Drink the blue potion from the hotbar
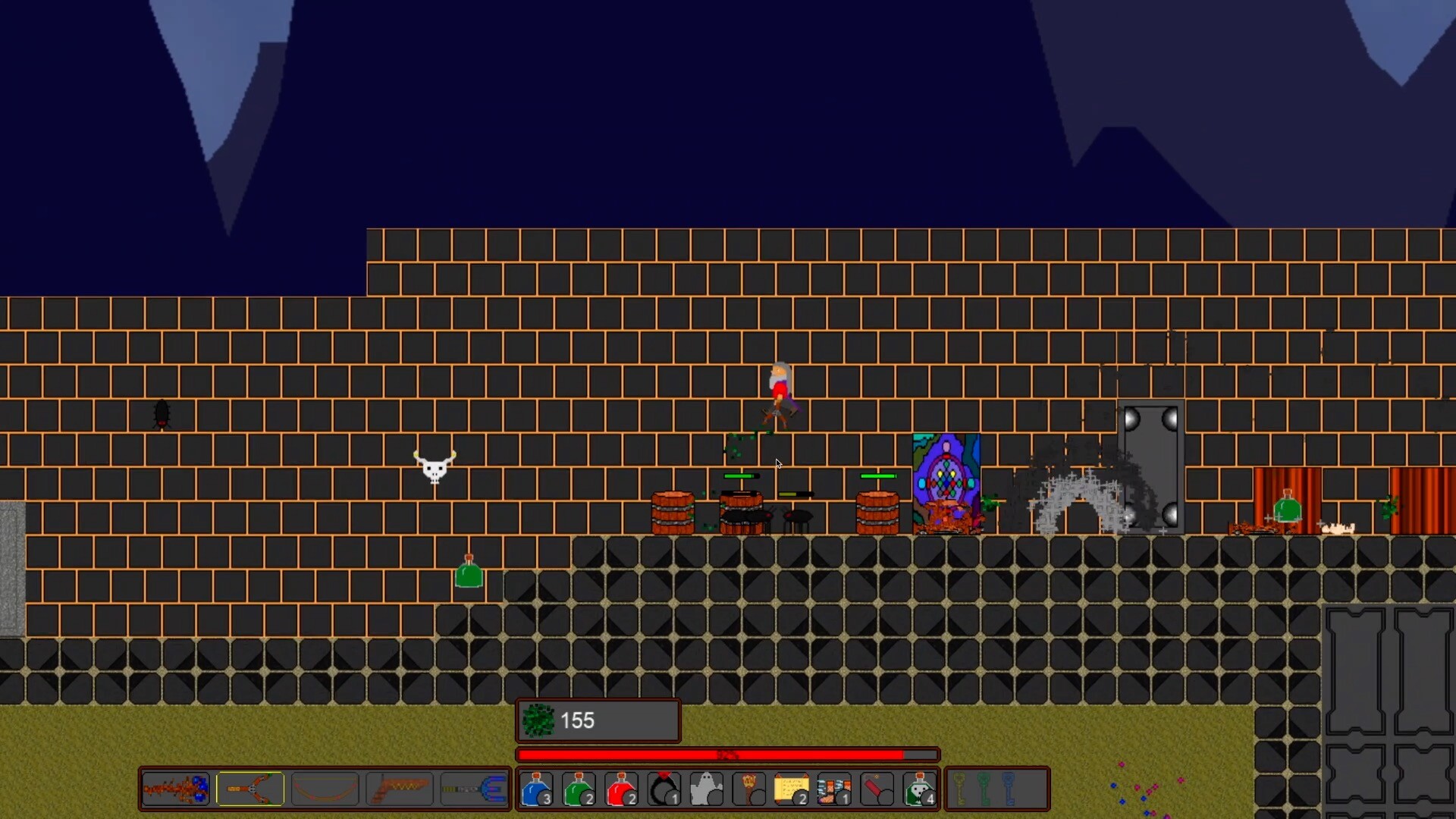The width and height of the screenshot is (1456, 819). pos(537,789)
